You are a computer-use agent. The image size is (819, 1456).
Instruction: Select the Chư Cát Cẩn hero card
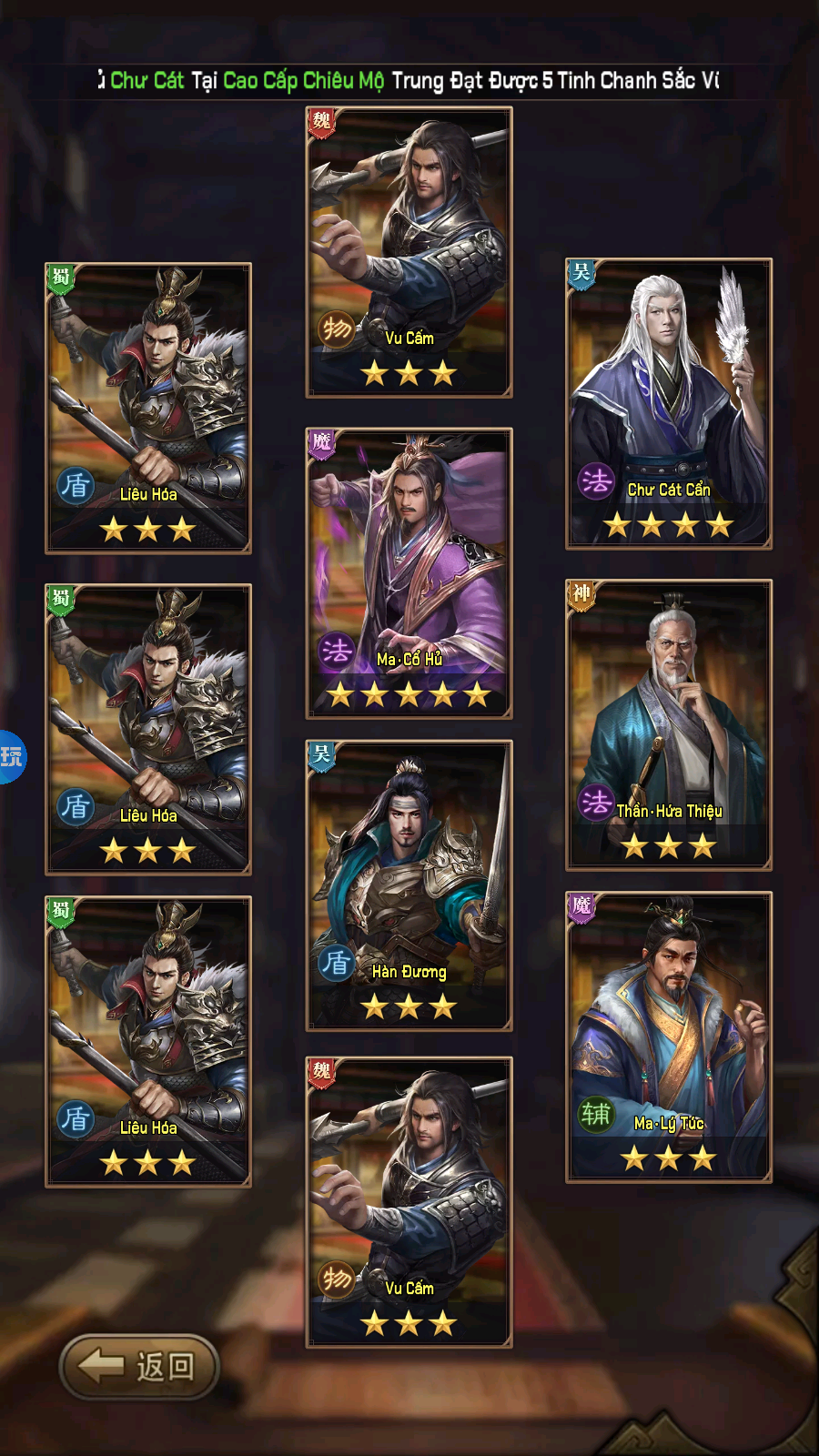coord(669,404)
